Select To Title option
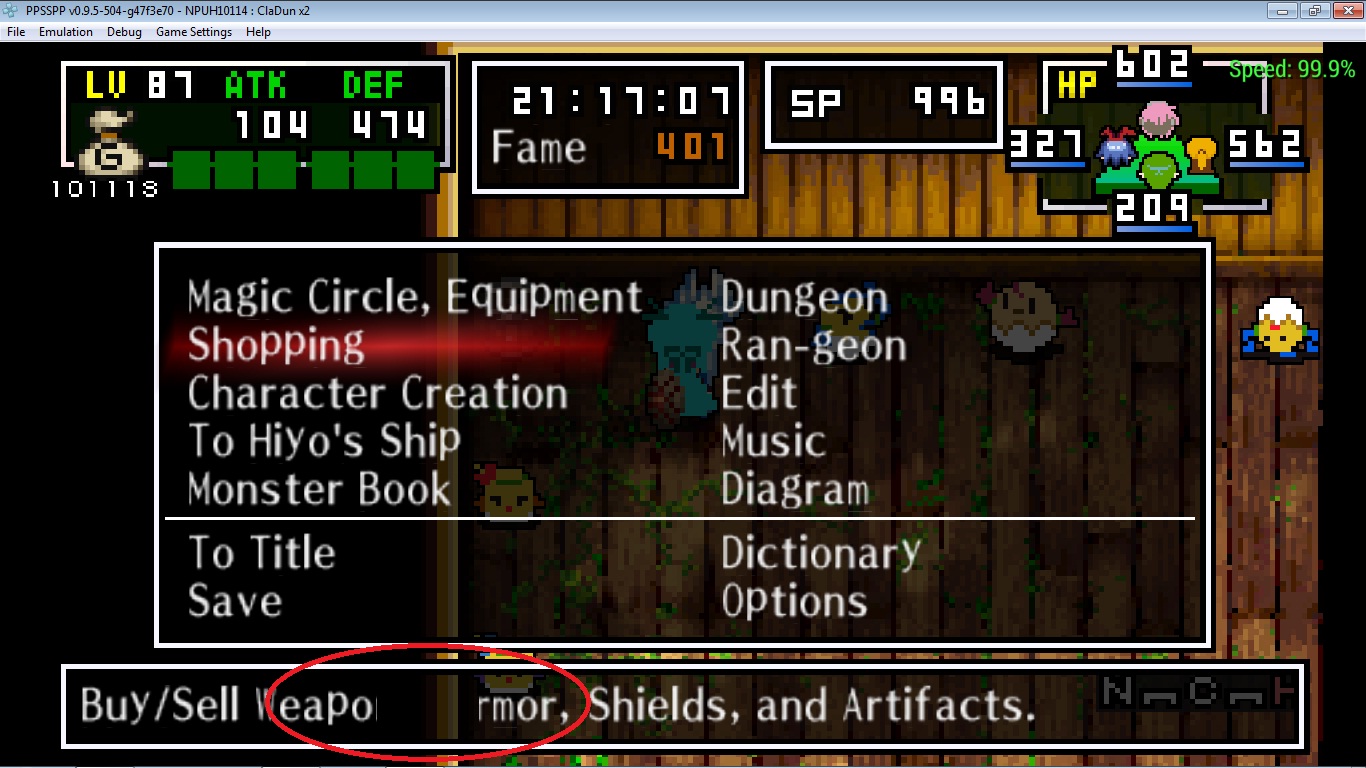Screen dimensions: 1366x768 coord(262,553)
